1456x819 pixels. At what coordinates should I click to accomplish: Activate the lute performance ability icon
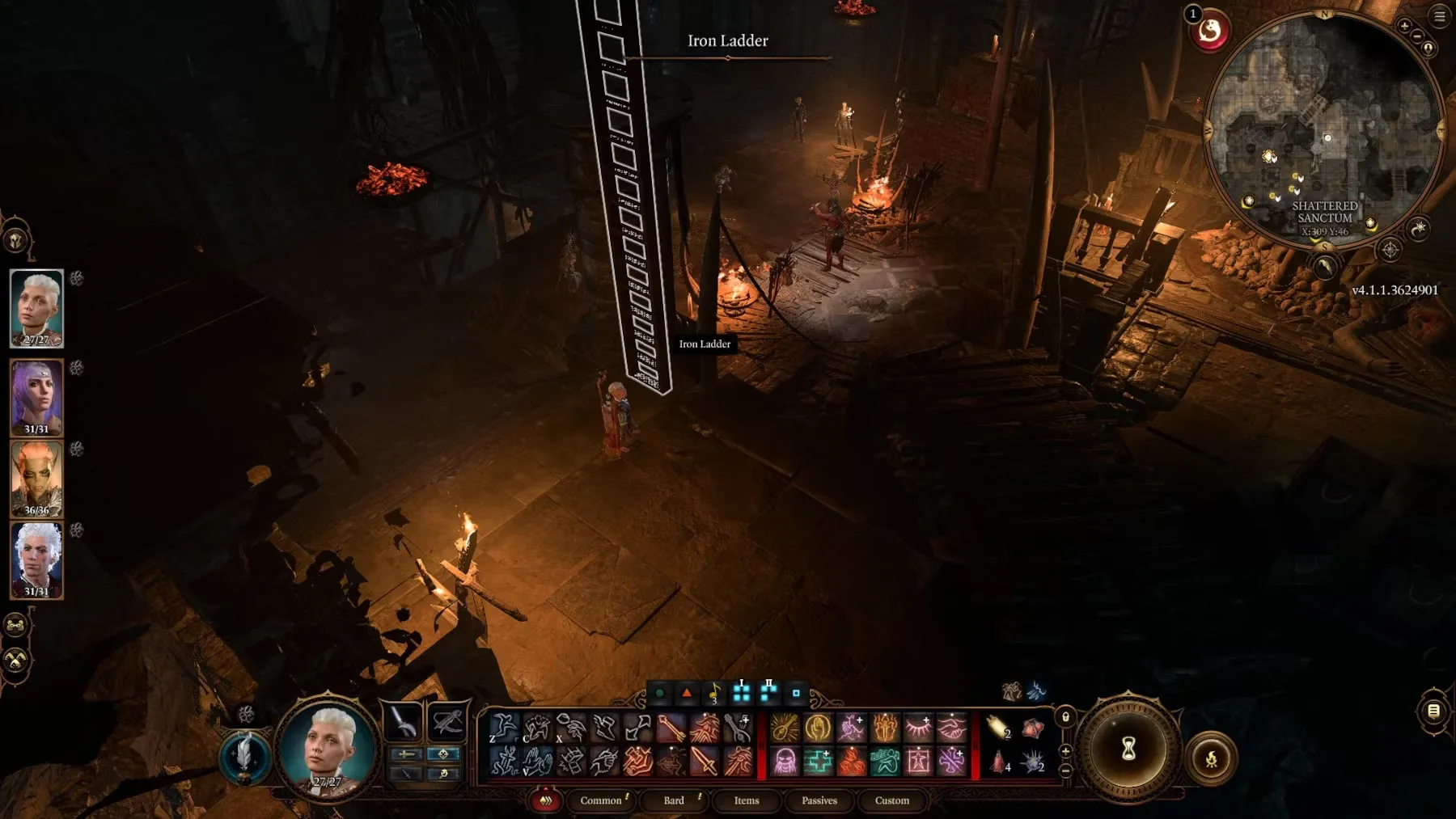784,728
